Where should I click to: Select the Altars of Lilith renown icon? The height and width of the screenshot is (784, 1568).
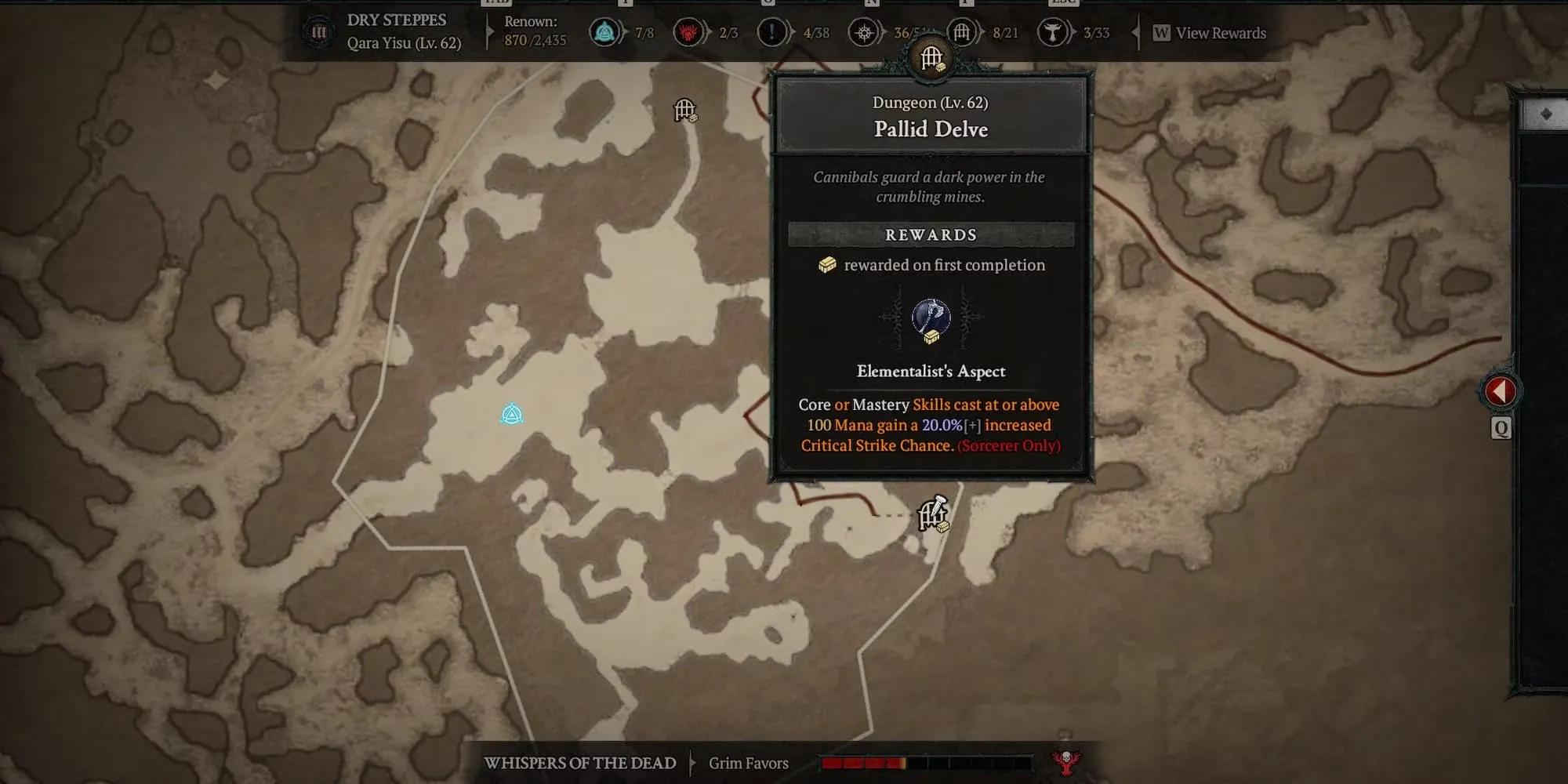coord(1053,33)
